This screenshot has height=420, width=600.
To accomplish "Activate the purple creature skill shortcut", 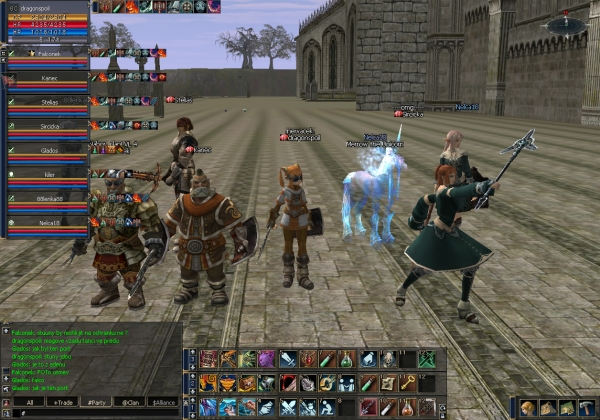I will pos(266,359).
